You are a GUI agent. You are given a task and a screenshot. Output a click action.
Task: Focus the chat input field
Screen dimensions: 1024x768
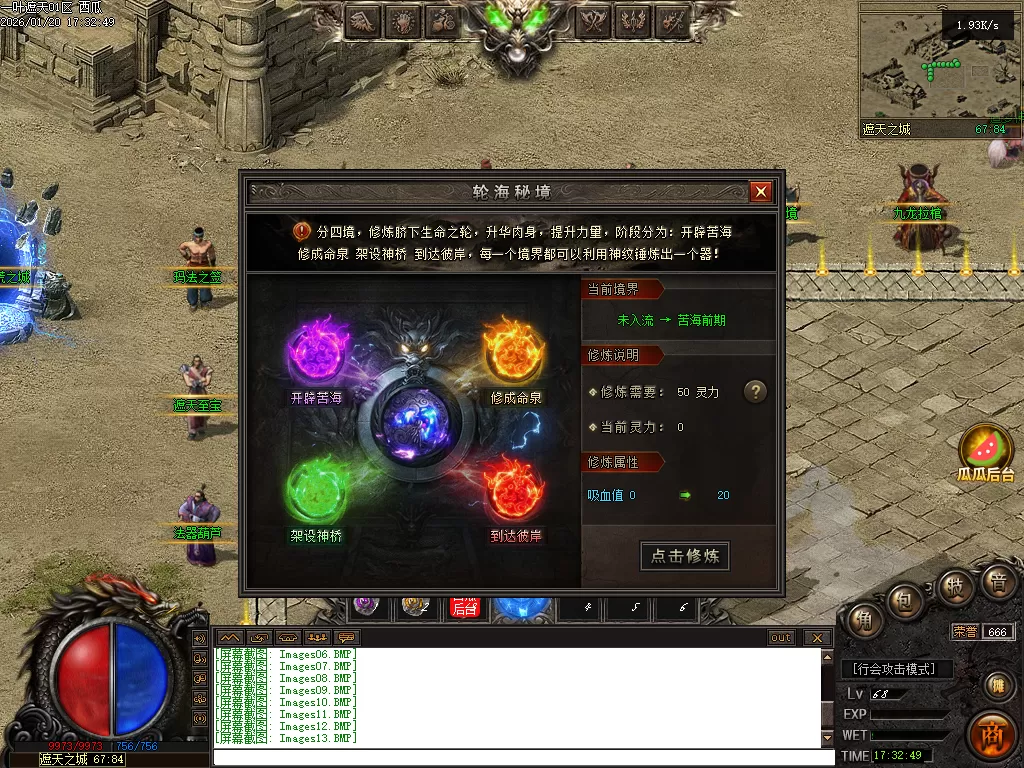520,756
